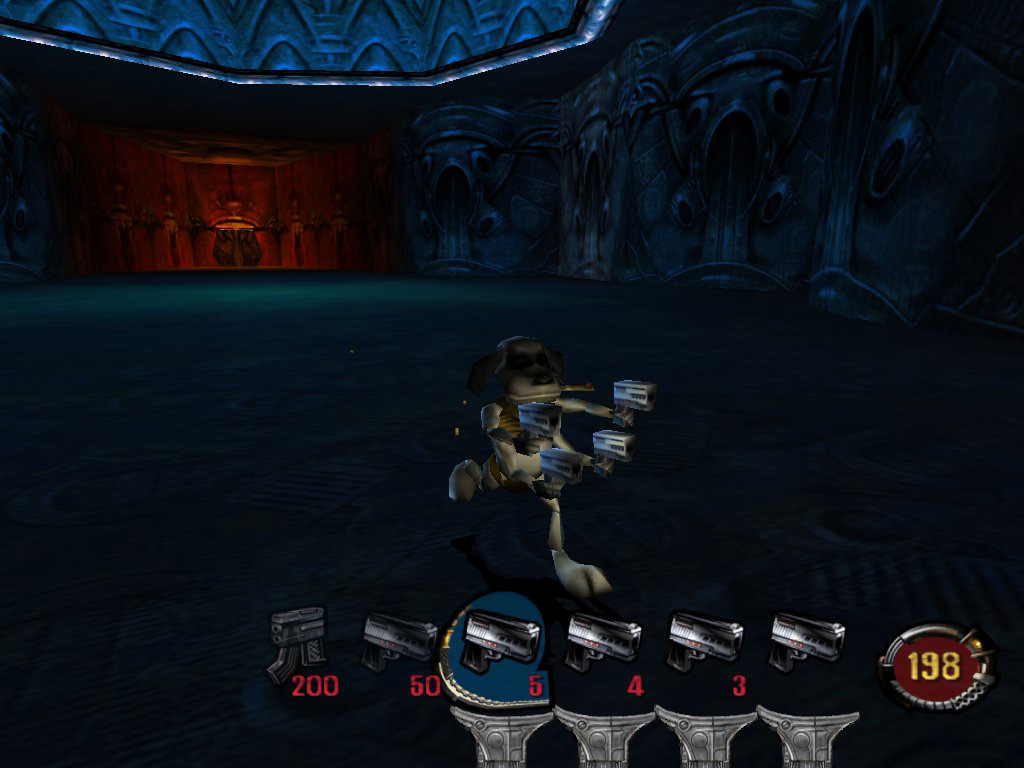
Task: Equip the pistol with 3 rounds
Action: [704, 641]
